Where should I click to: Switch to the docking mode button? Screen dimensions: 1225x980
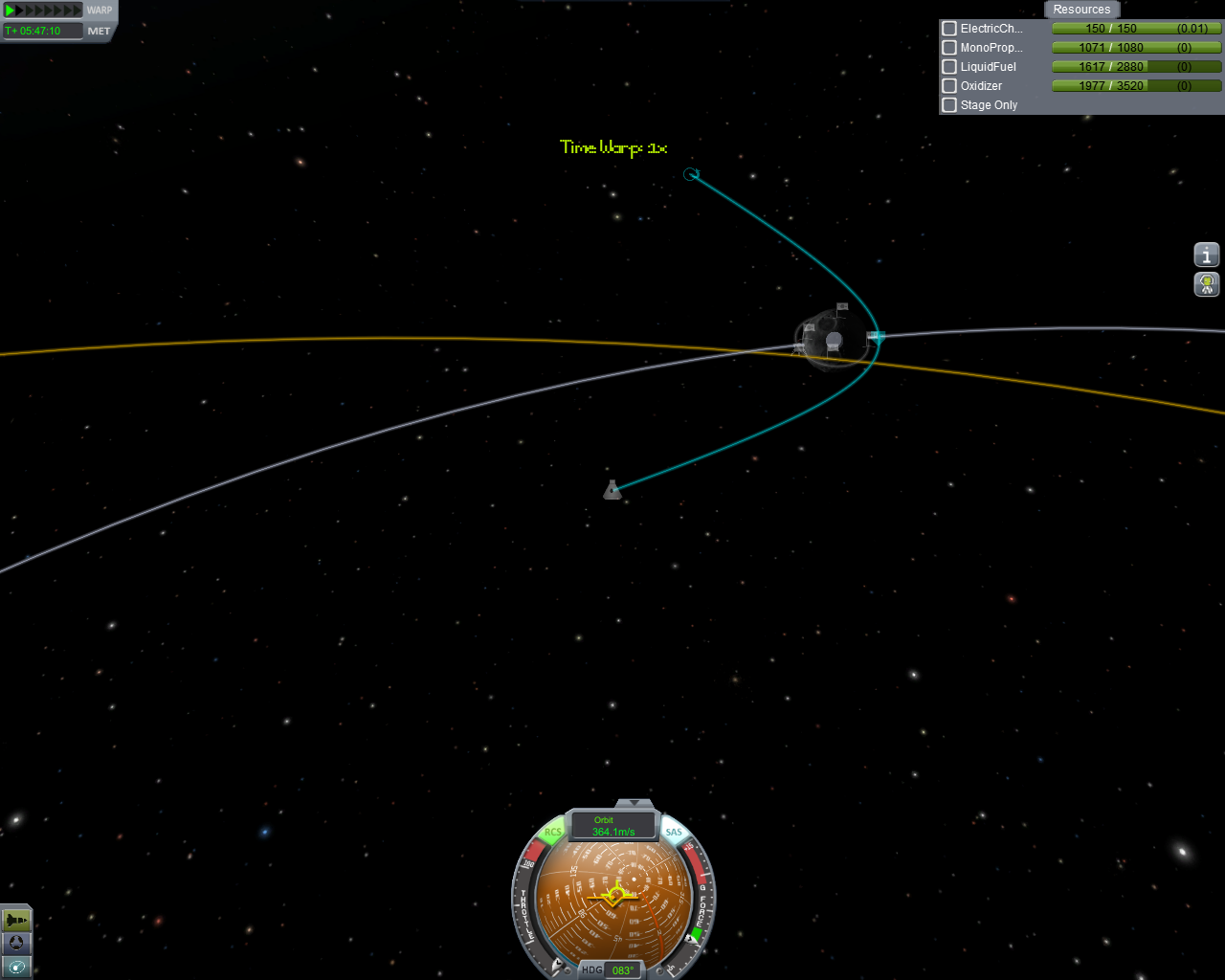click(x=16, y=944)
